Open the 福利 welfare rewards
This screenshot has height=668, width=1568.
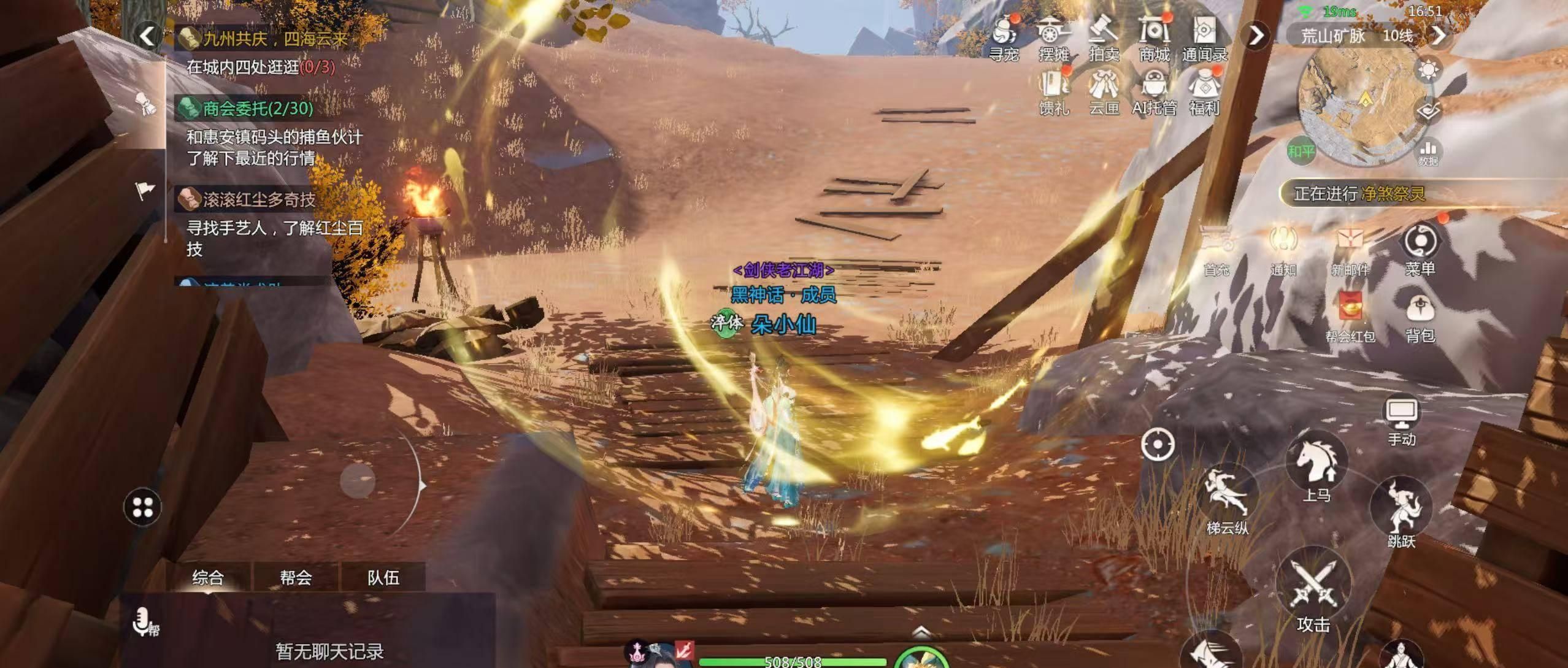pos(1204,91)
